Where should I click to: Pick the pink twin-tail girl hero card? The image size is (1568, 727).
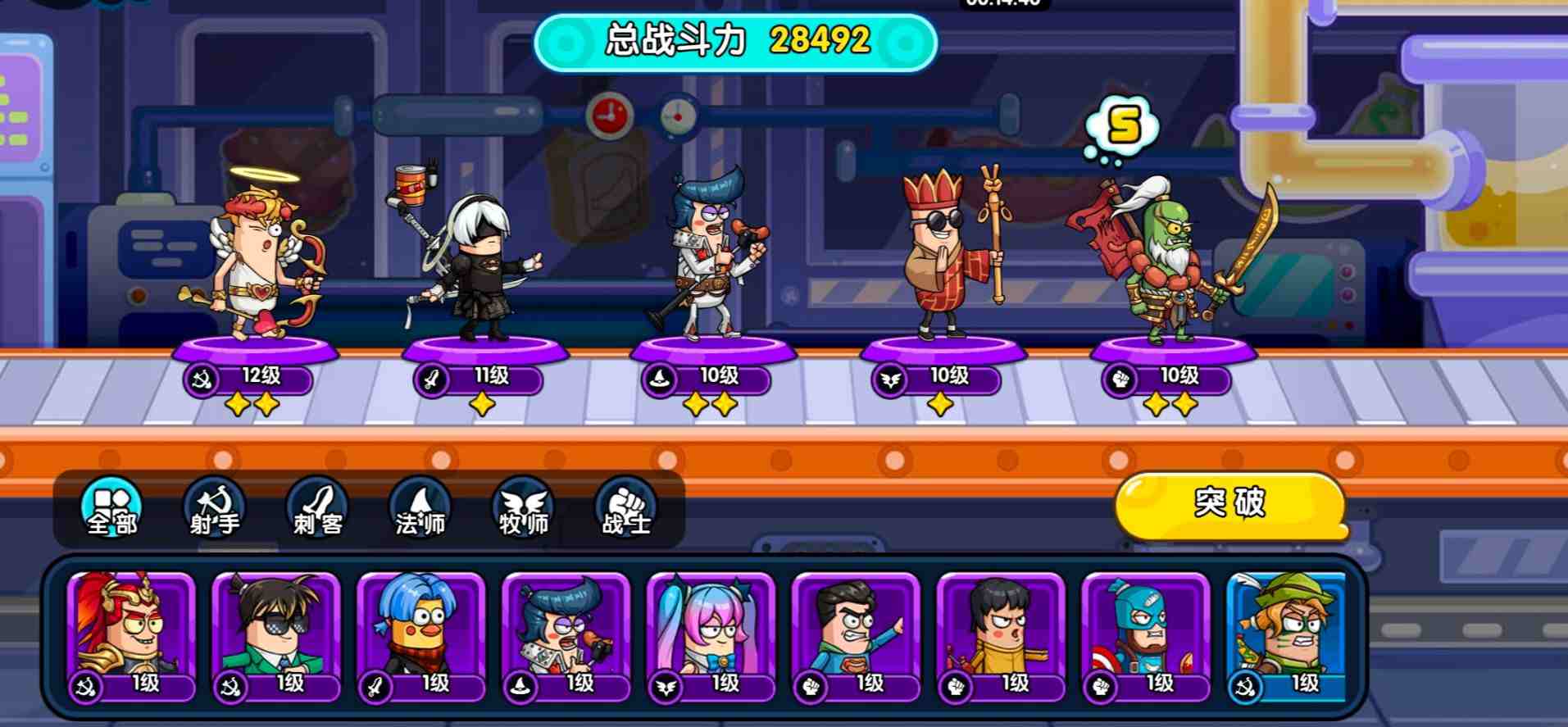711,637
